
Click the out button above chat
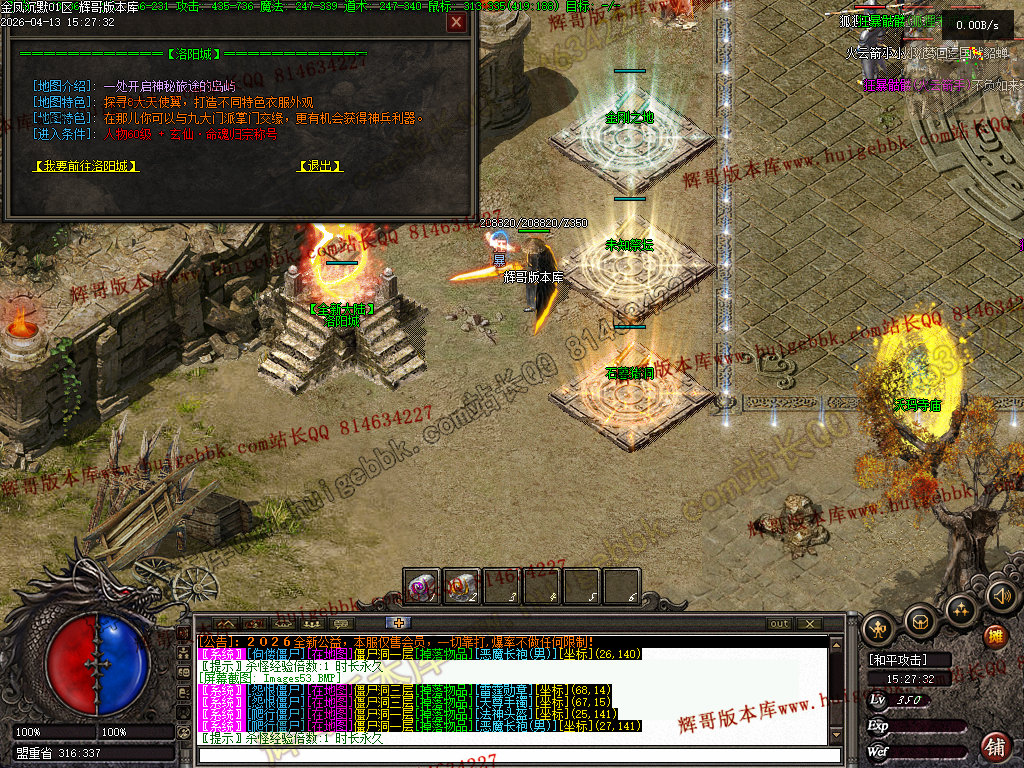click(779, 624)
